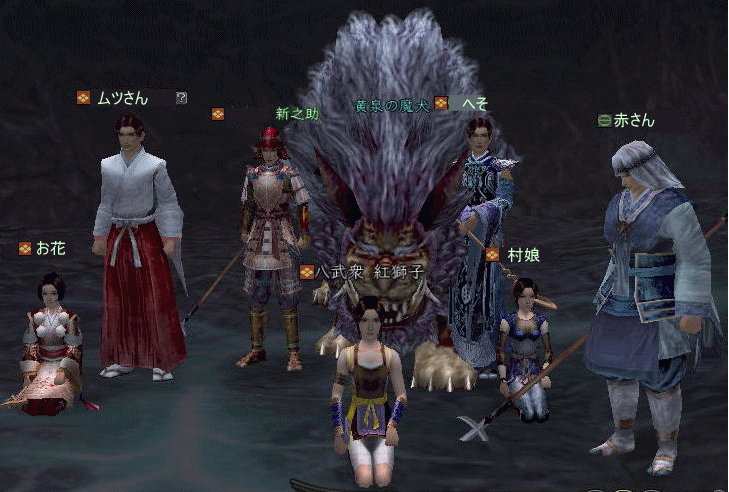Click the question mark icon beside ムツさん

[181, 98]
